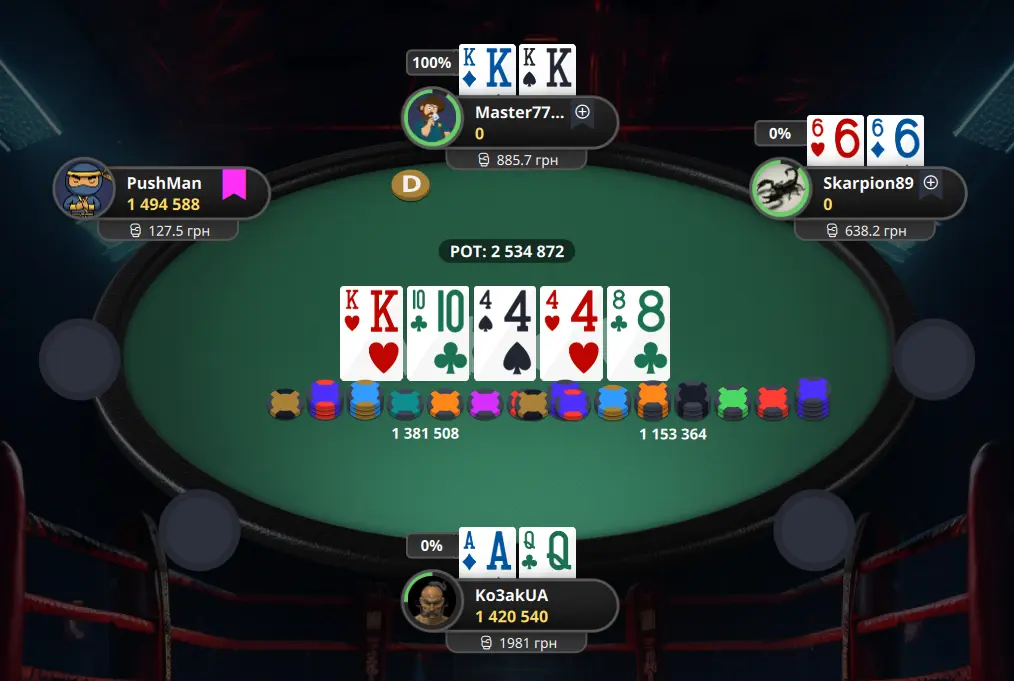Click Ko3akUA's 1981 грн bounty badge
1014x681 pixels.
click(x=517, y=643)
